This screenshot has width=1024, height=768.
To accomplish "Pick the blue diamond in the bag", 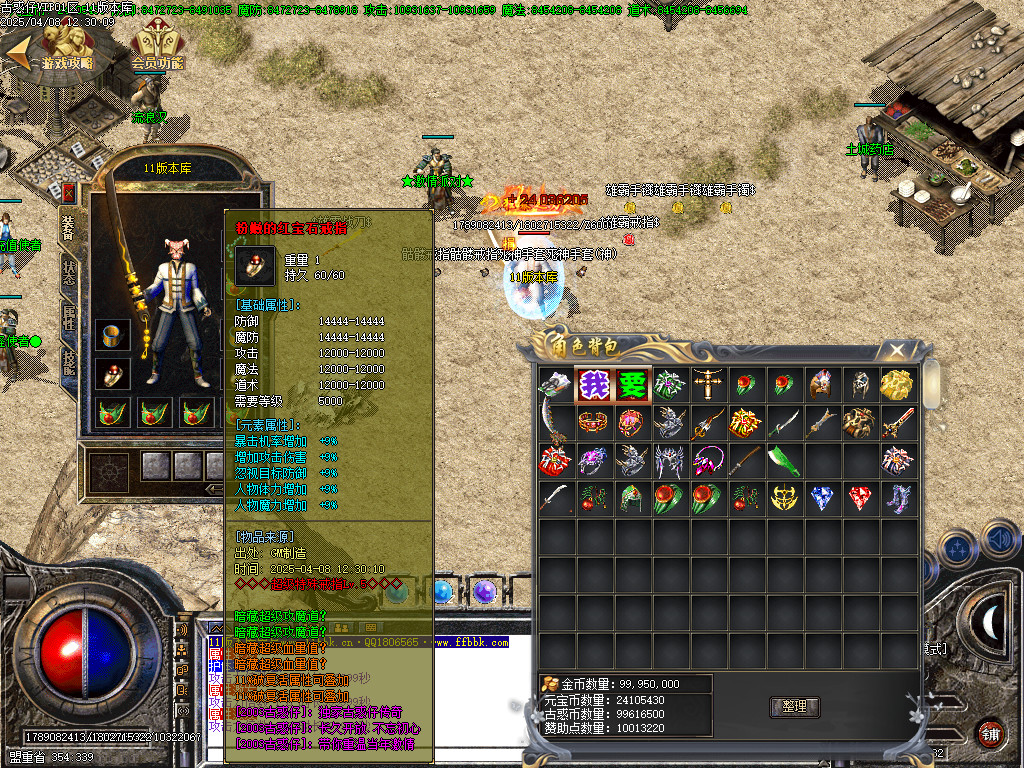I will click(x=821, y=497).
